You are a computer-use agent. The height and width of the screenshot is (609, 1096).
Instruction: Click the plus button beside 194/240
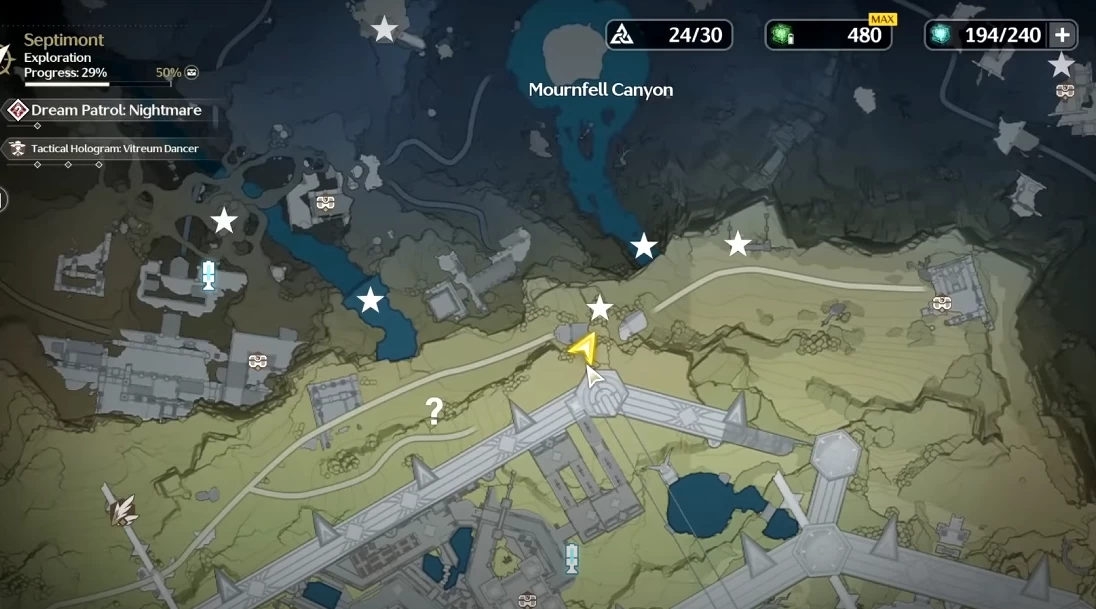tap(1062, 35)
